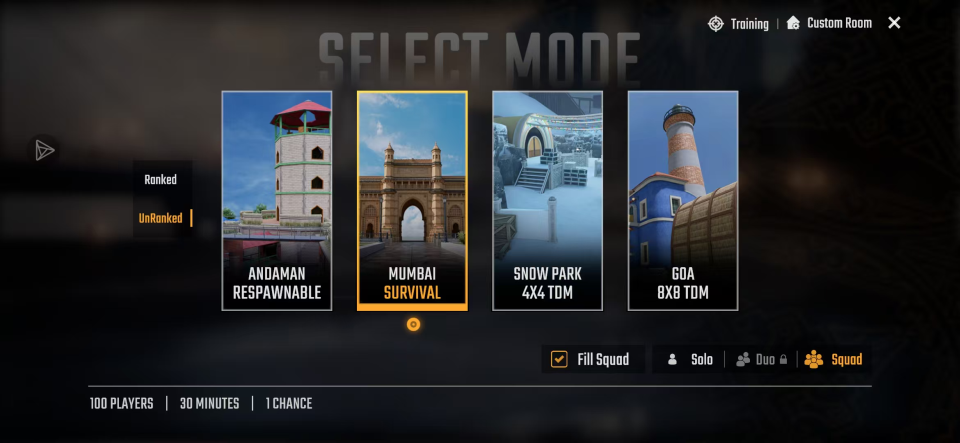Switch to the Ranked tab
The image size is (960, 443).
pyautogui.click(x=160, y=180)
